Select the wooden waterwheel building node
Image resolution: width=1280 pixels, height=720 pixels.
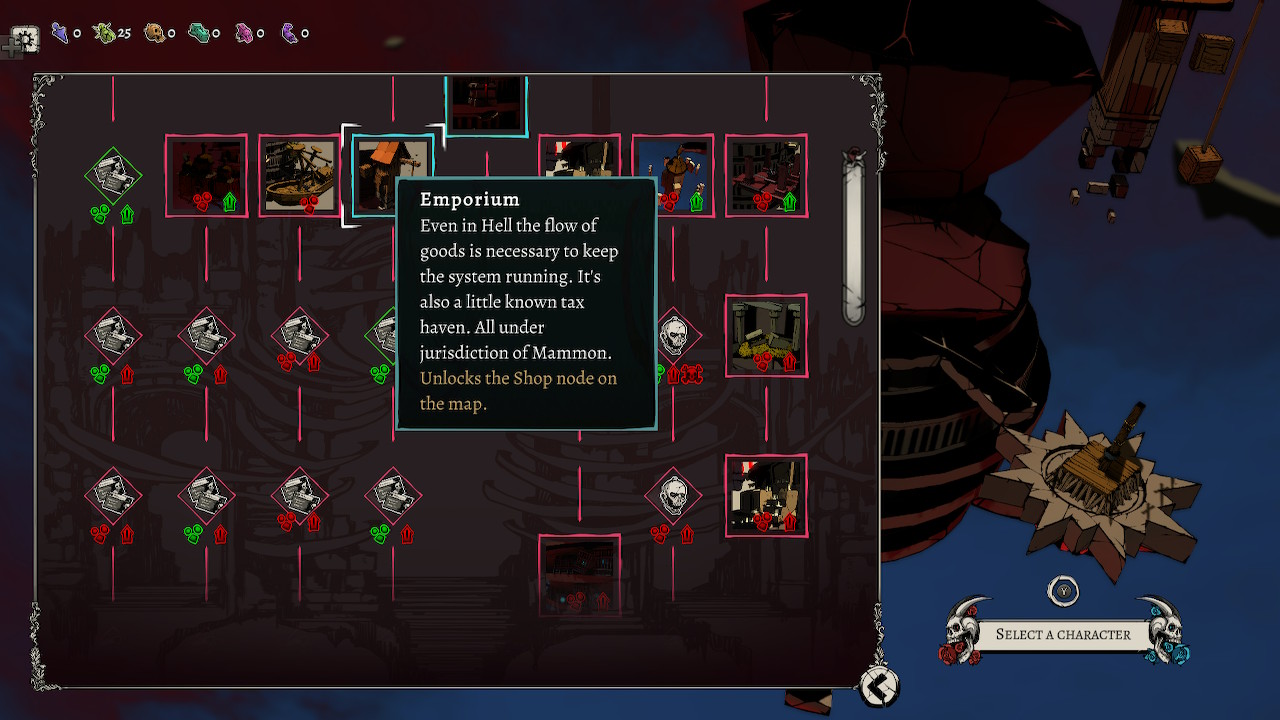coord(299,175)
